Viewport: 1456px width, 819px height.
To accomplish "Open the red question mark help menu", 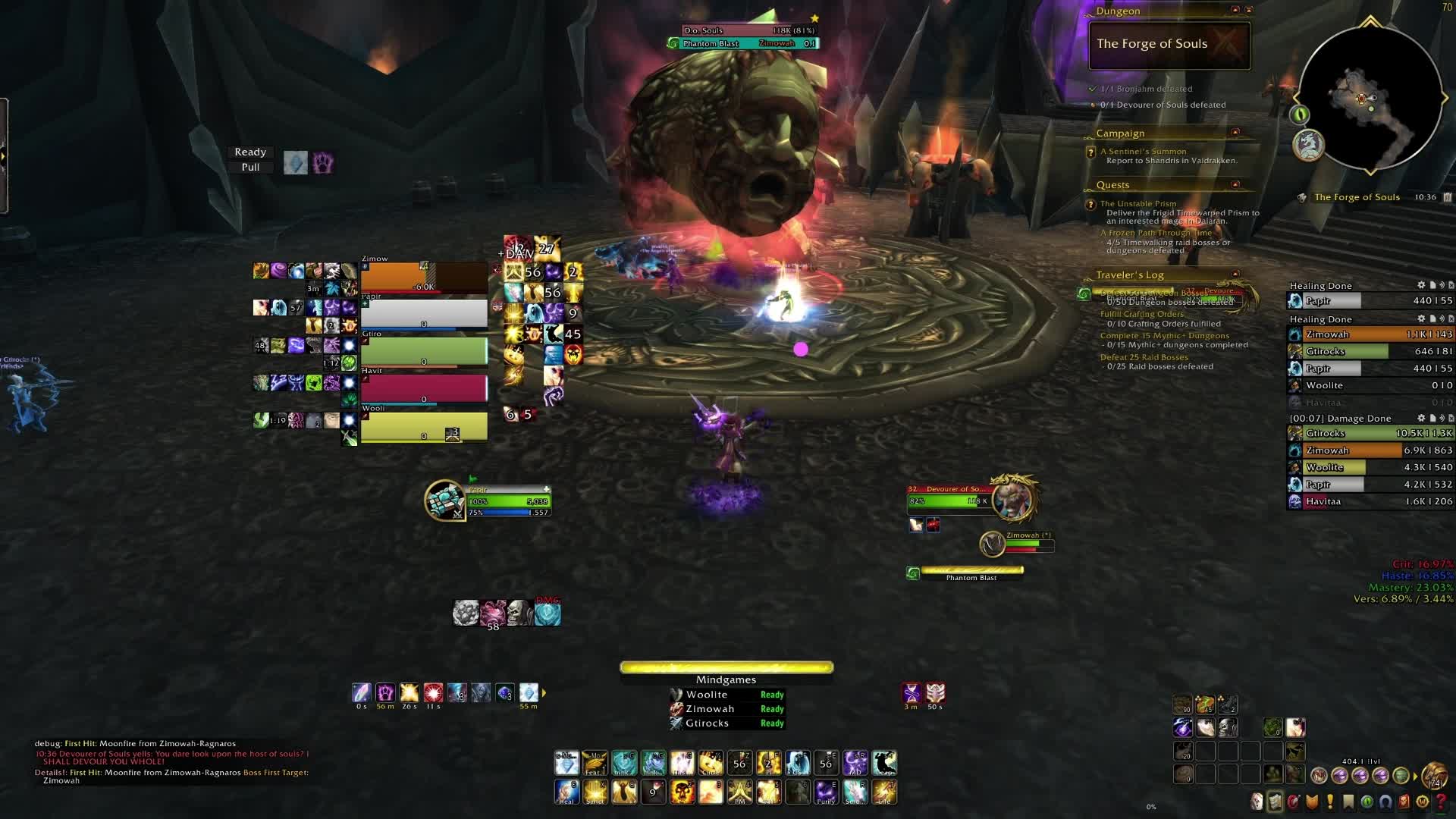I will pyautogui.click(x=1441, y=802).
